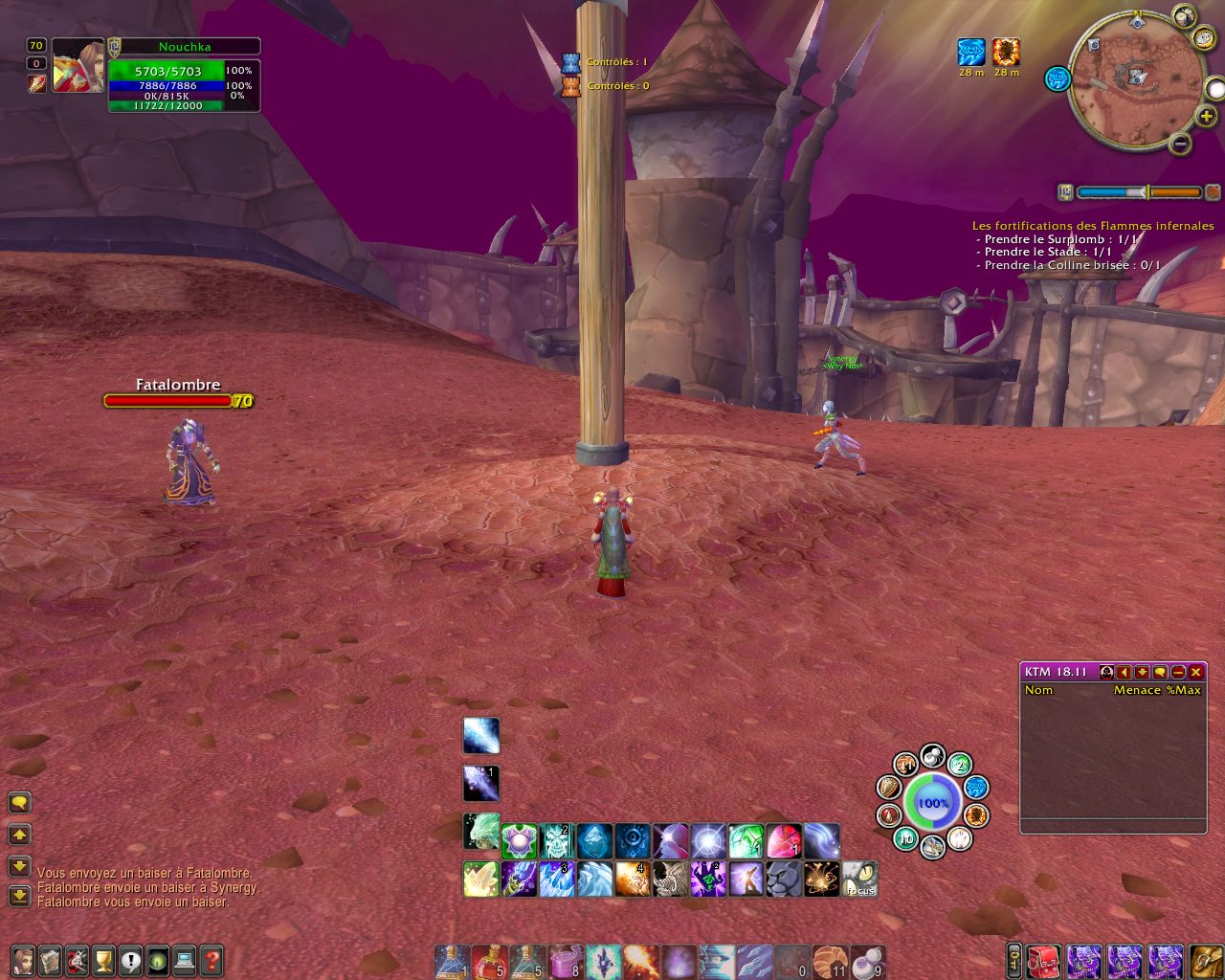Activate the focus cat-eye macro button
Screen dimensions: 1225x980
click(859, 879)
